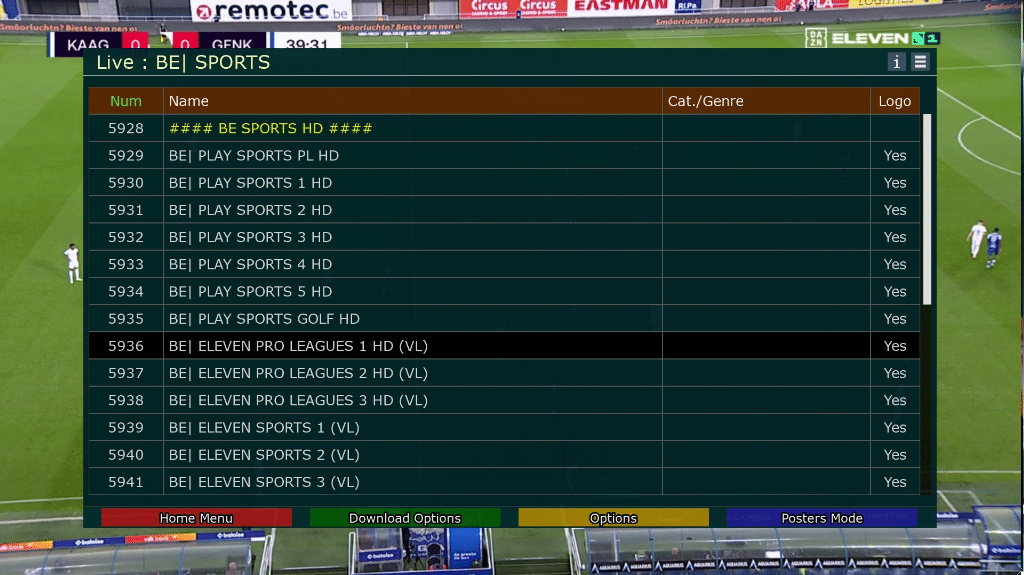Sort the list by Name column header
Viewport: 1024px width, 575px height.
(x=189, y=101)
